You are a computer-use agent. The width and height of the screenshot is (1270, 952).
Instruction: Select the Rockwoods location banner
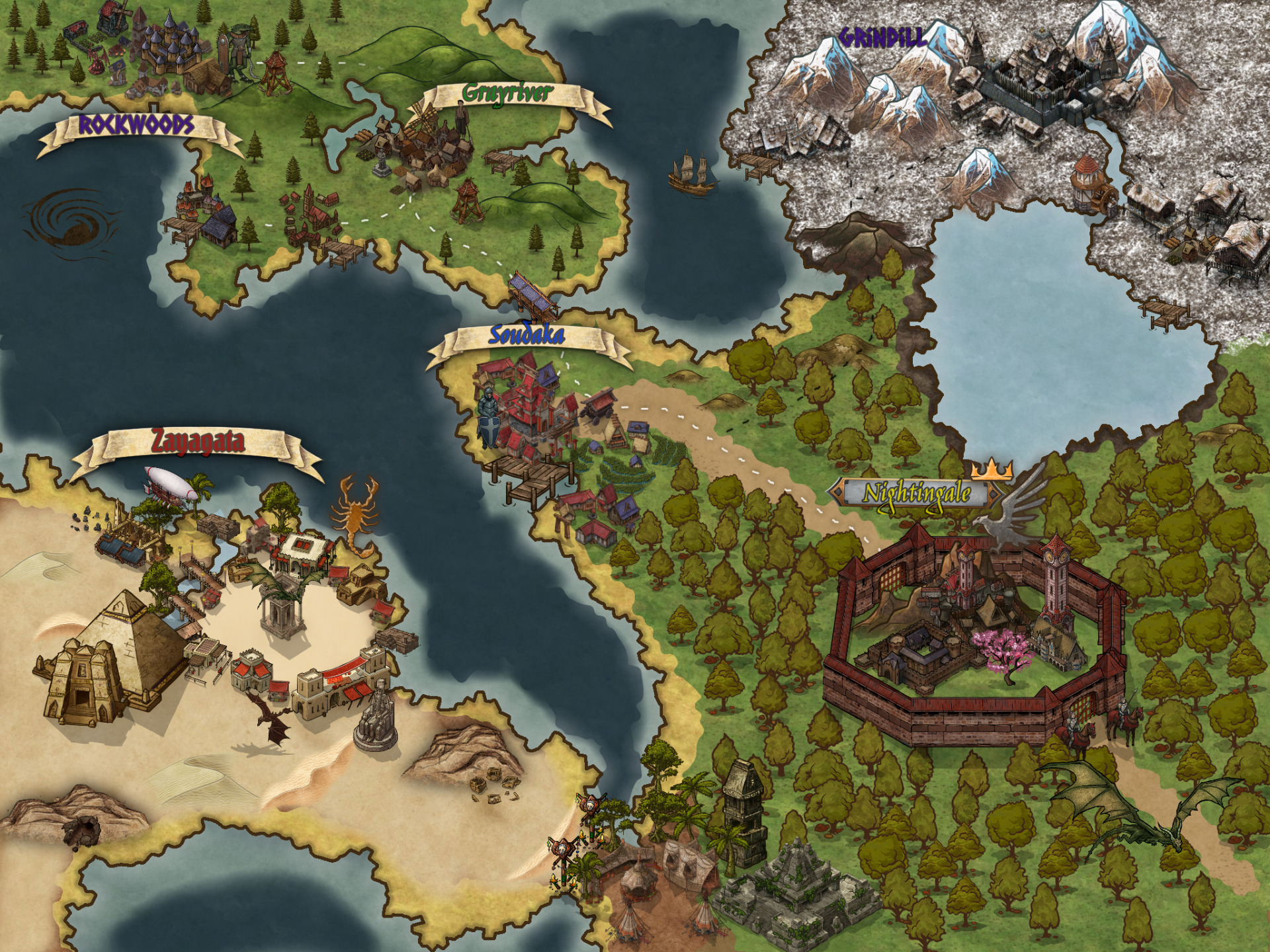tap(137, 126)
